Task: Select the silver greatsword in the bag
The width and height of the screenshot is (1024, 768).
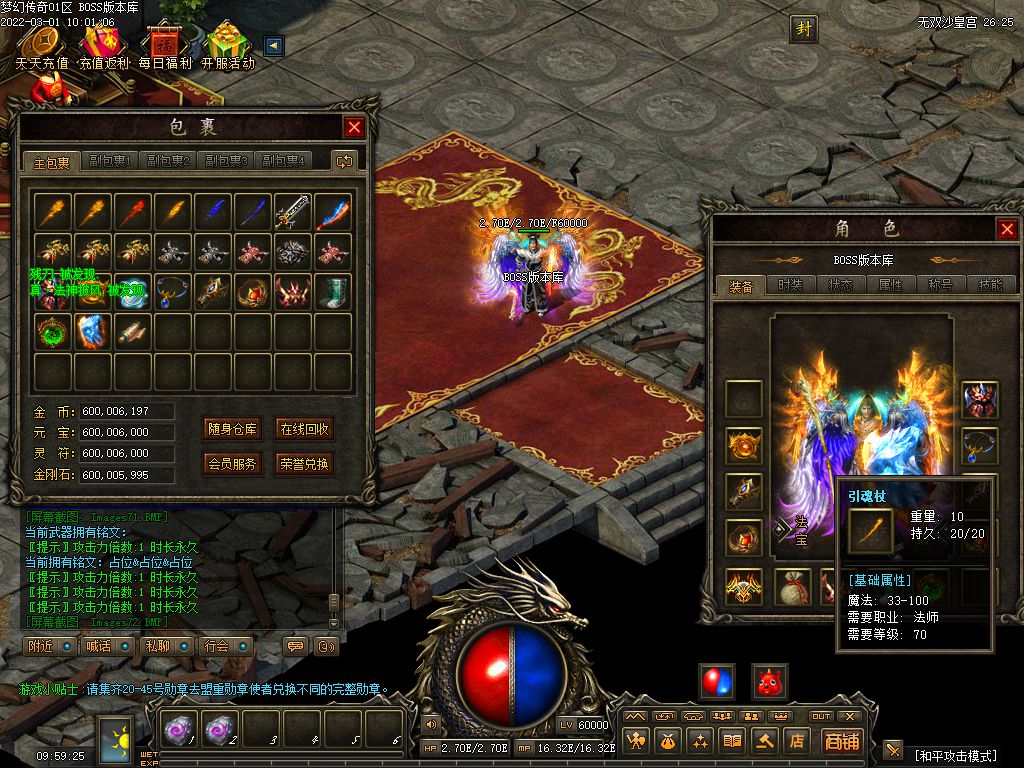Action: [x=293, y=211]
